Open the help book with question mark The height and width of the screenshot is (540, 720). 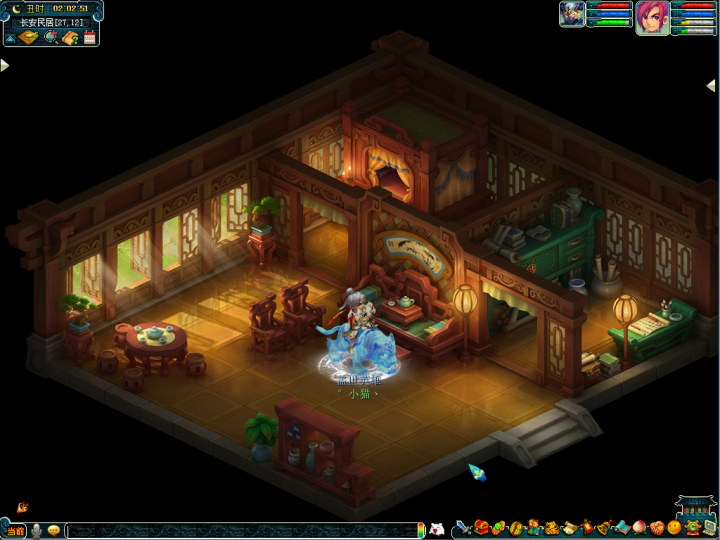coord(70,38)
